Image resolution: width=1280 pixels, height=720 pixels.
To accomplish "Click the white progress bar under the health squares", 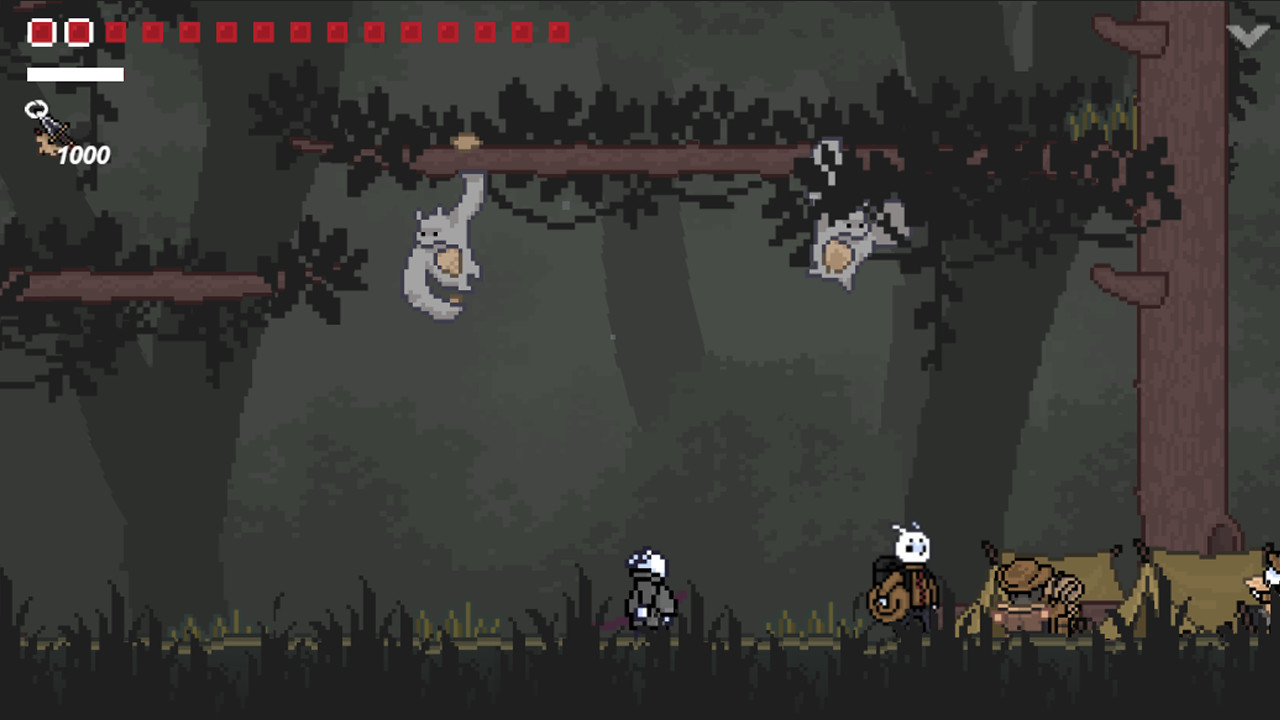I will pos(75,73).
